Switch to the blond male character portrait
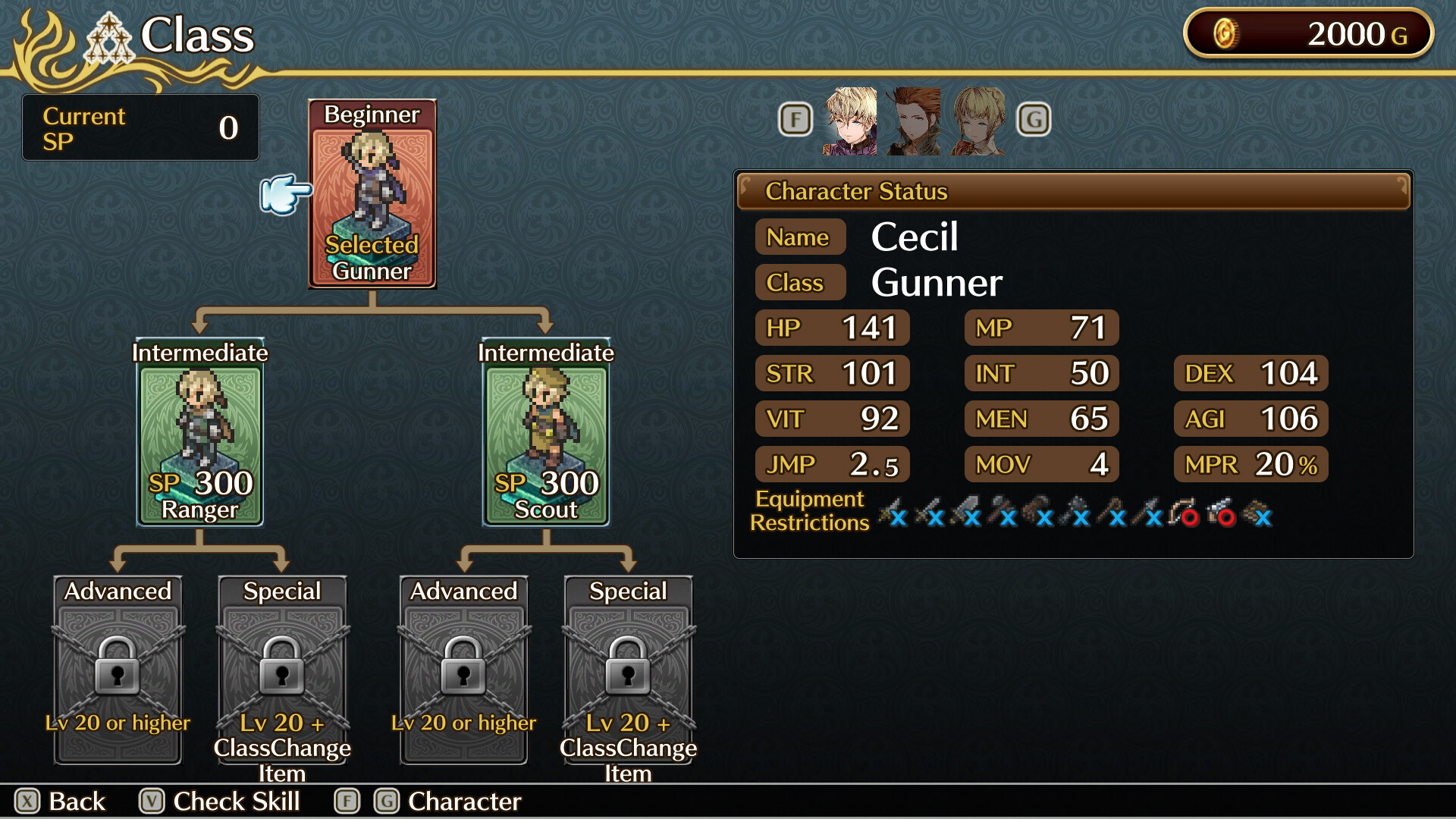This screenshot has width=1456, height=819. click(850, 121)
